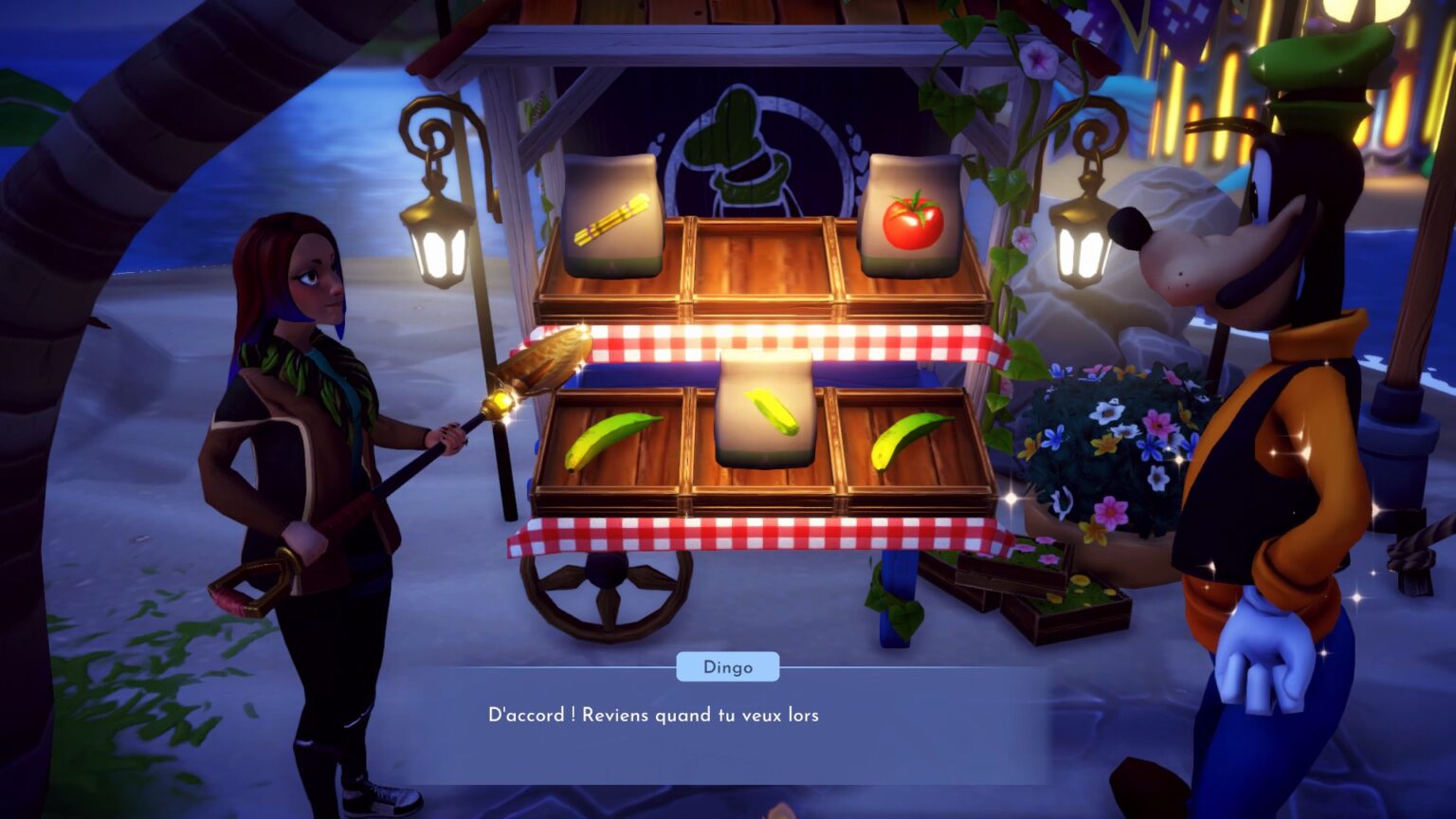The width and height of the screenshot is (1456, 819).
Task: Click the Dingo name label above the dialogue
Action: point(728,666)
